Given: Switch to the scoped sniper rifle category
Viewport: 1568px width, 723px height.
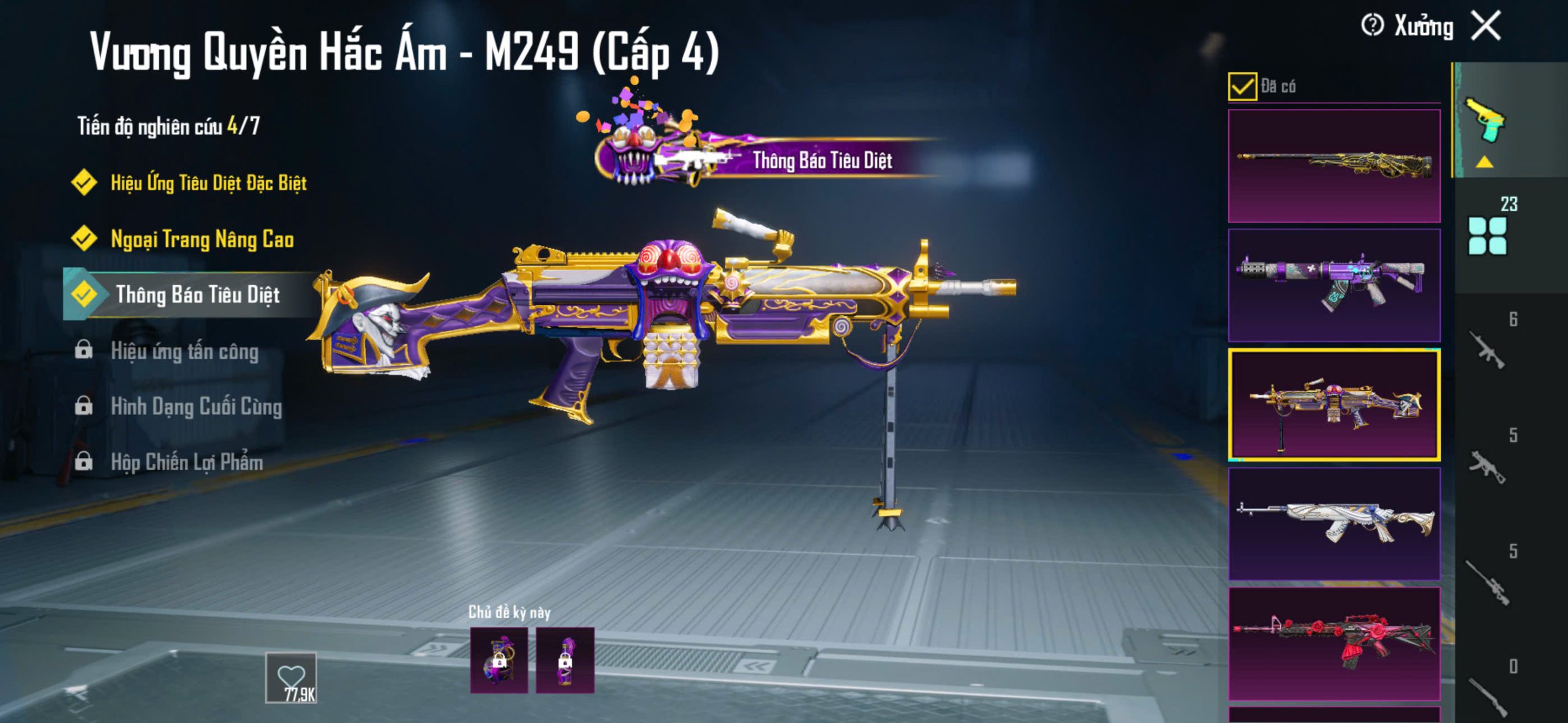Looking at the screenshot, I should 1488,582.
